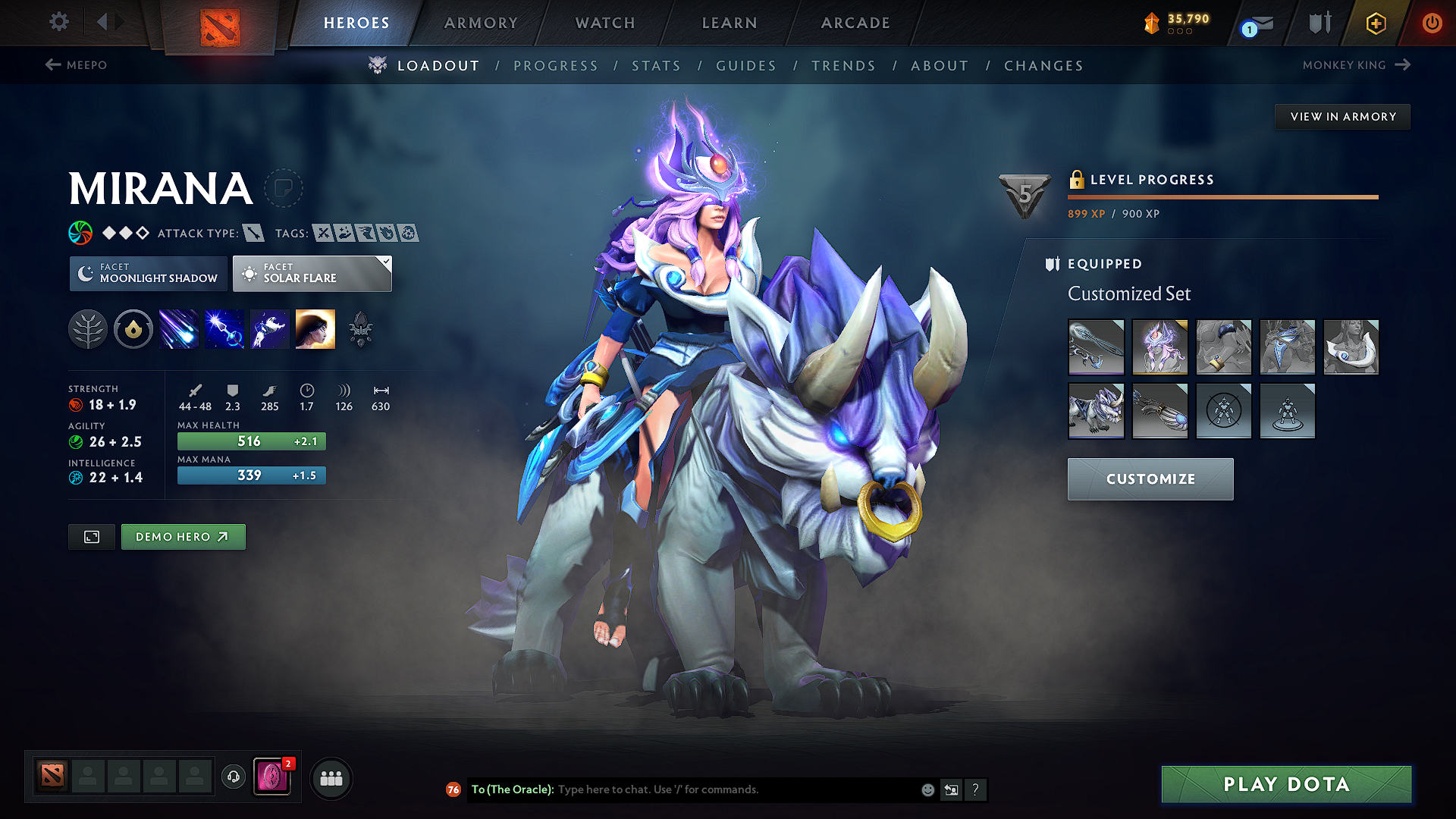Screen dimensions: 1456x819
Task: Open the emoticon picker in chat bar
Action: point(927,789)
